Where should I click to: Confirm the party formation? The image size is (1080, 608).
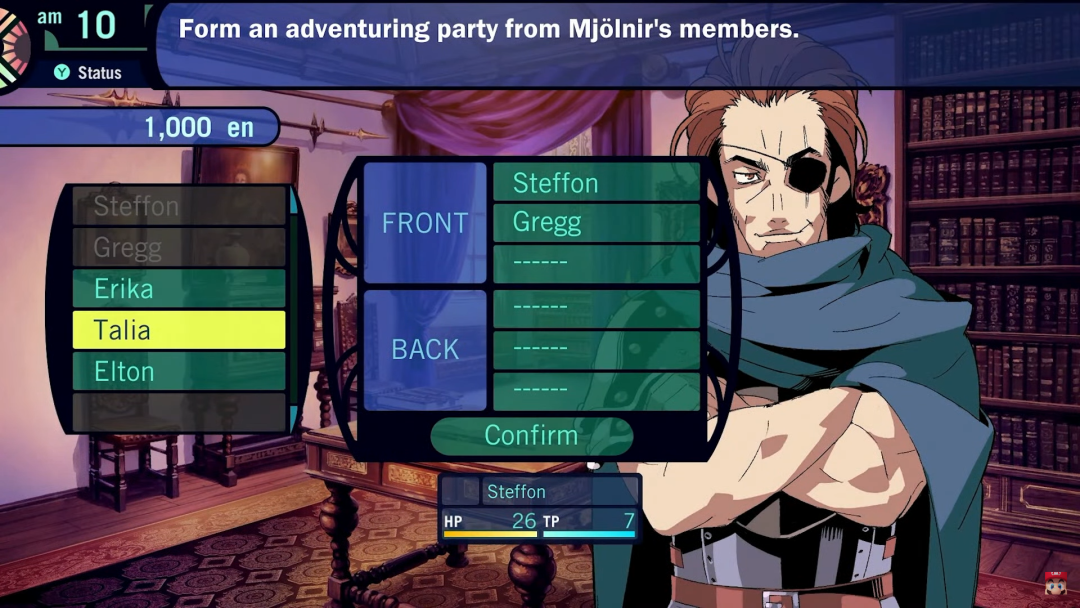pyautogui.click(x=531, y=436)
